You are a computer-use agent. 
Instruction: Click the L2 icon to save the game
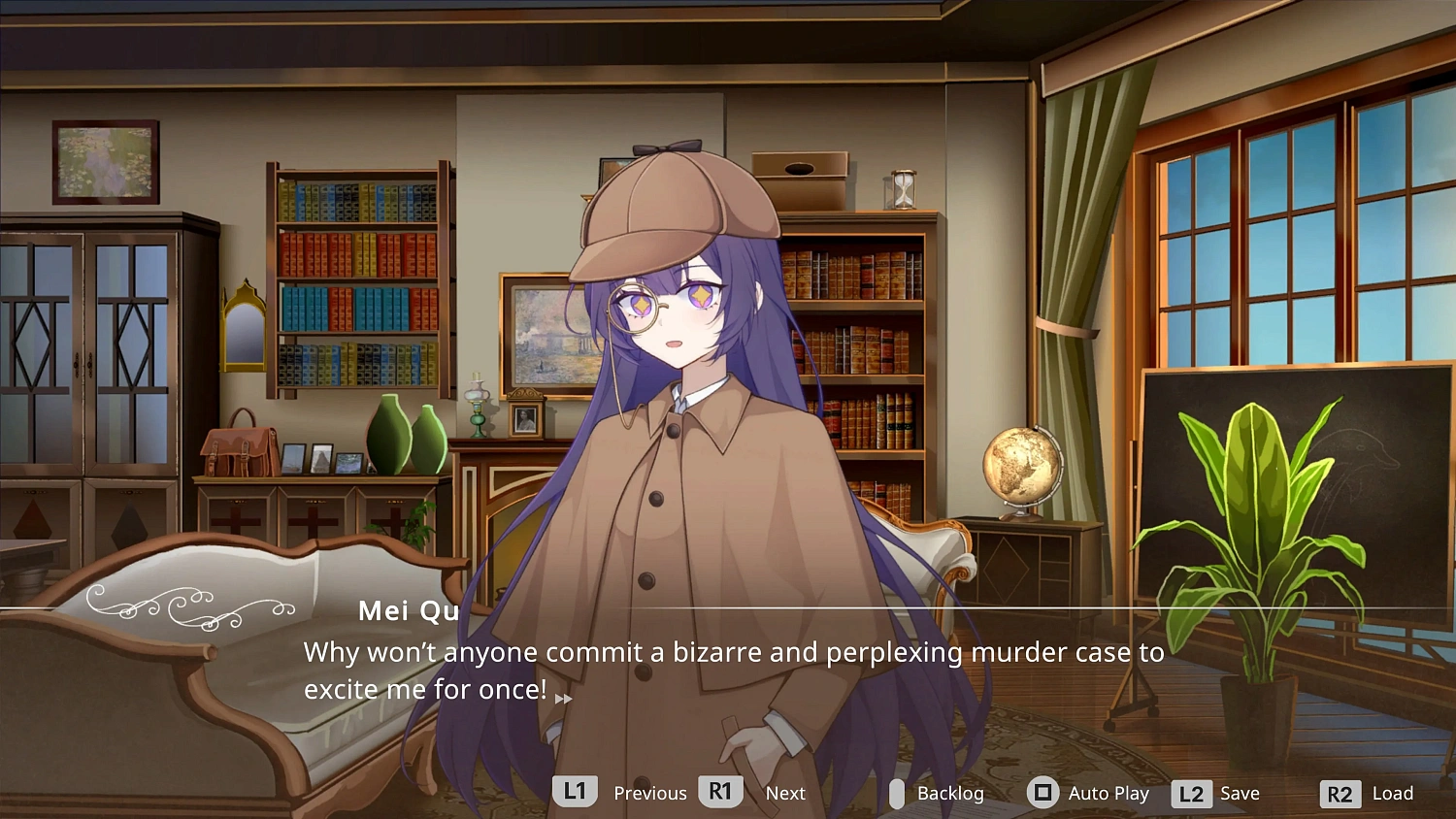[1193, 793]
